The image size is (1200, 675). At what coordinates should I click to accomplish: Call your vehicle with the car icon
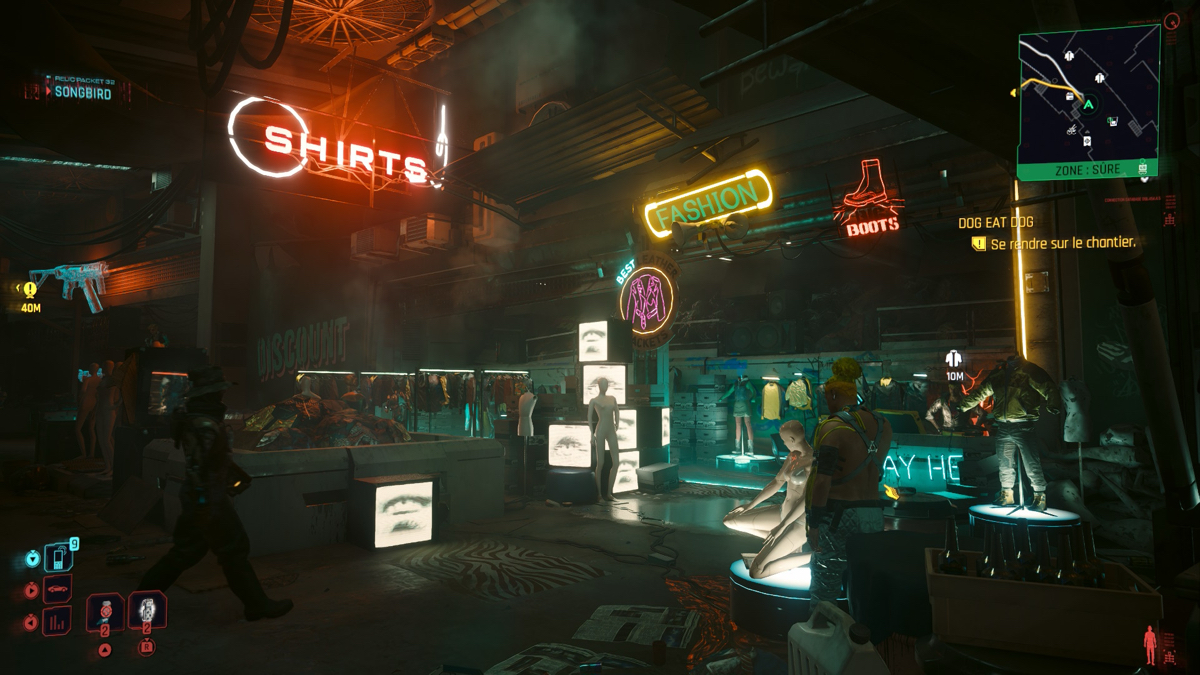(x=60, y=589)
